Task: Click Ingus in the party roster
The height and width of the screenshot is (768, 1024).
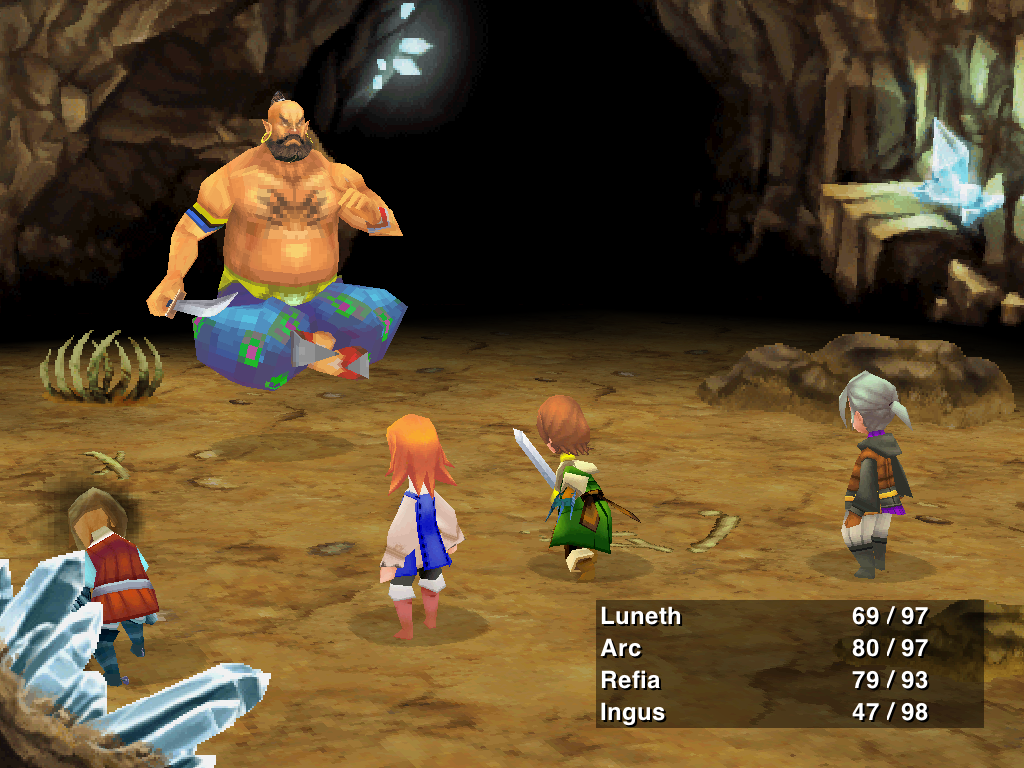Action: tap(633, 712)
